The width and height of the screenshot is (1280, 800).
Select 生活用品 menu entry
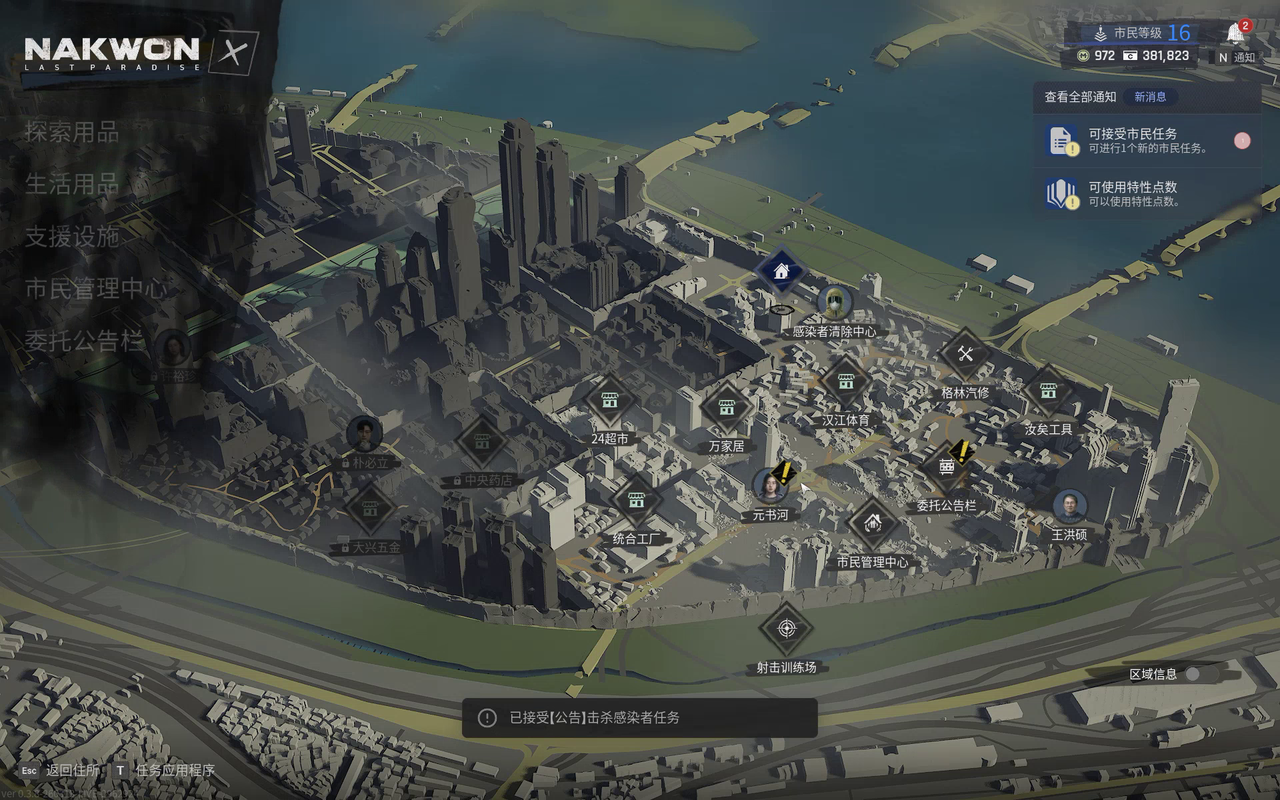[72, 185]
